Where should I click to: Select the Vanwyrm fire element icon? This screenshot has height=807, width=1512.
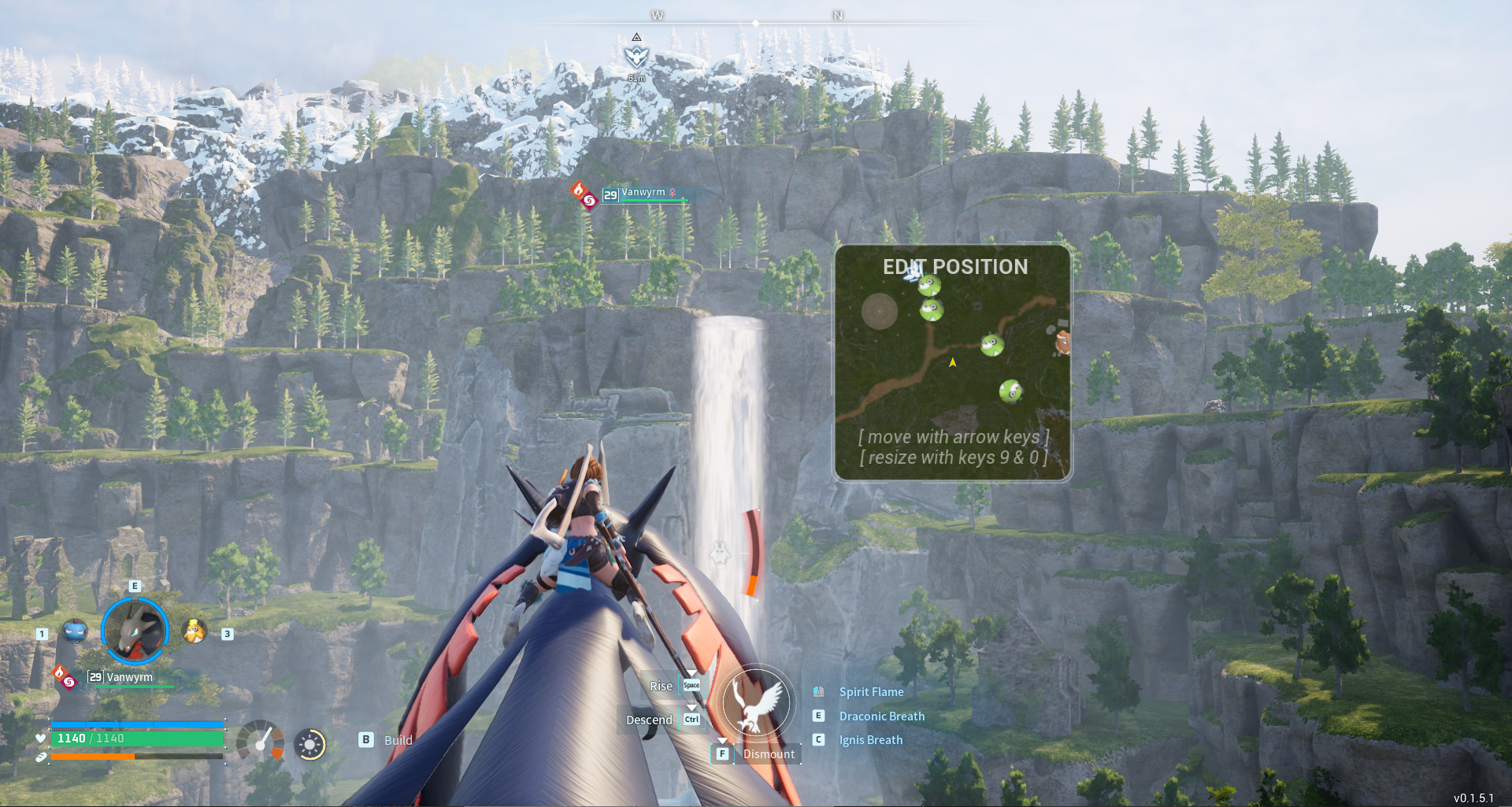point(60,672)
